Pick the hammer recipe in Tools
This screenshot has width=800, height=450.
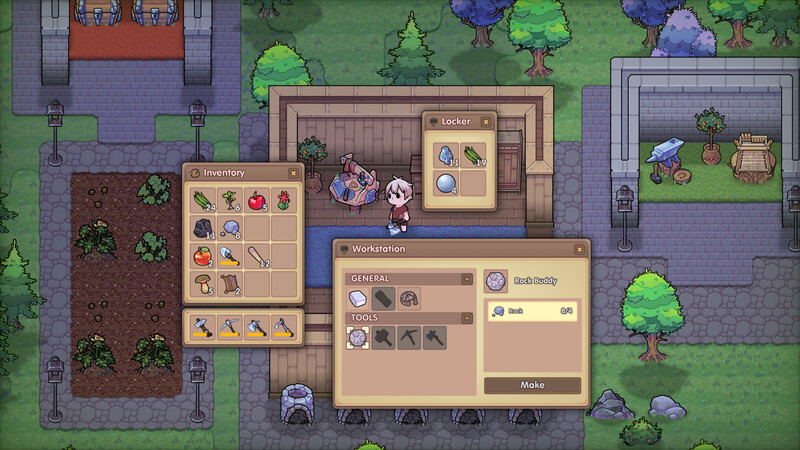[x=382, y=338]
